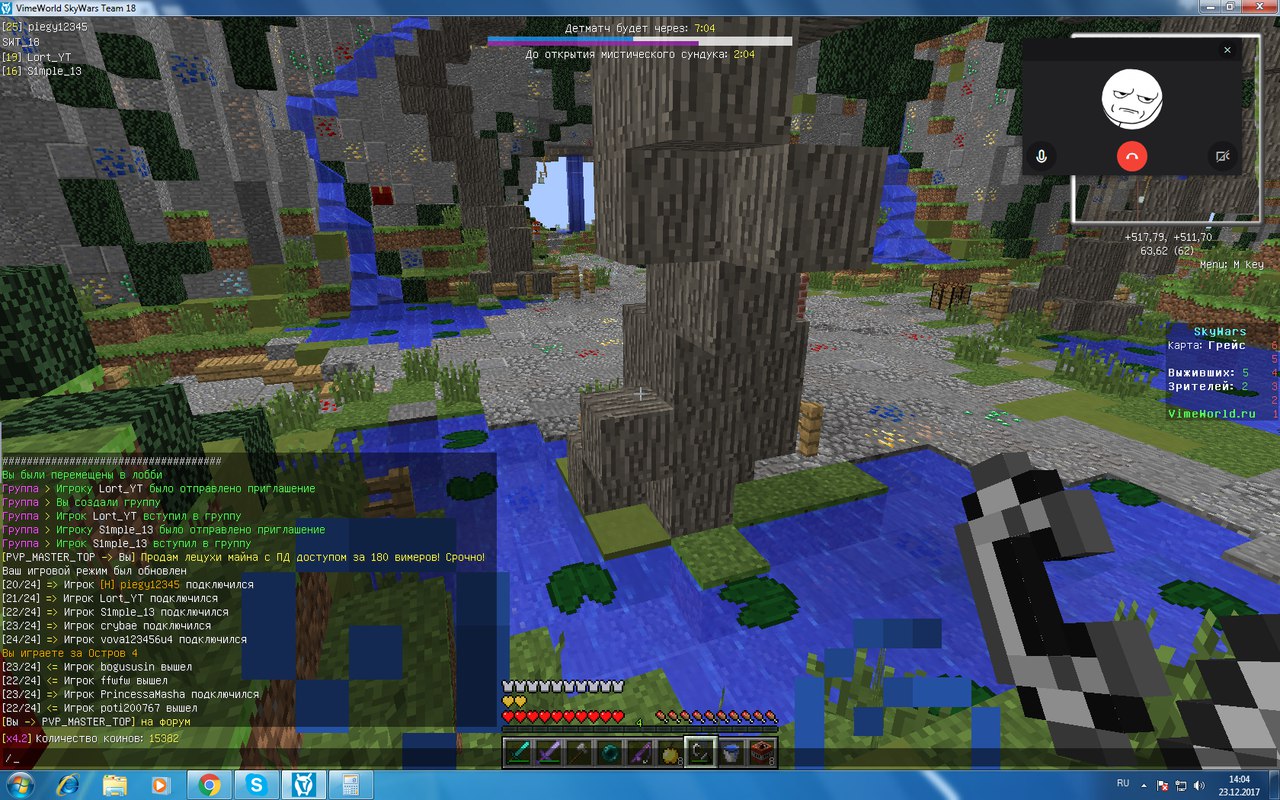Select the TNT stack in the hotbar
1280x800 pixels.
click(x=760, y=752)
